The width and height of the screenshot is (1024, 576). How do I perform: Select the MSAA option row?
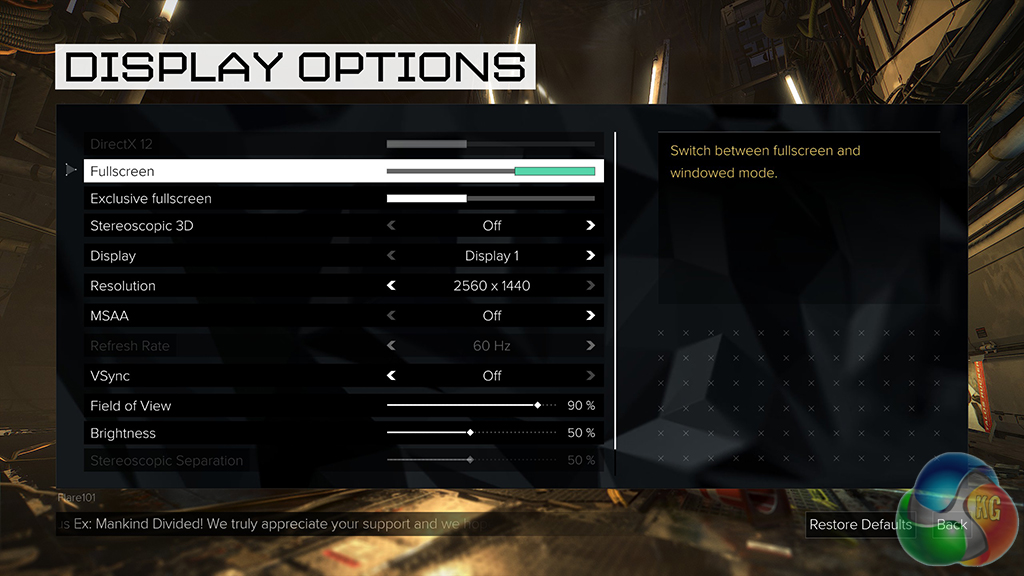(200, 316)
